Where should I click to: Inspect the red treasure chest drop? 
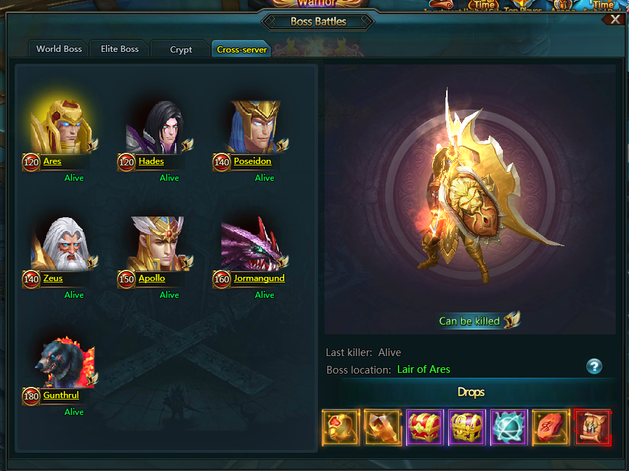pyautogui.click(x=425, y=427)
